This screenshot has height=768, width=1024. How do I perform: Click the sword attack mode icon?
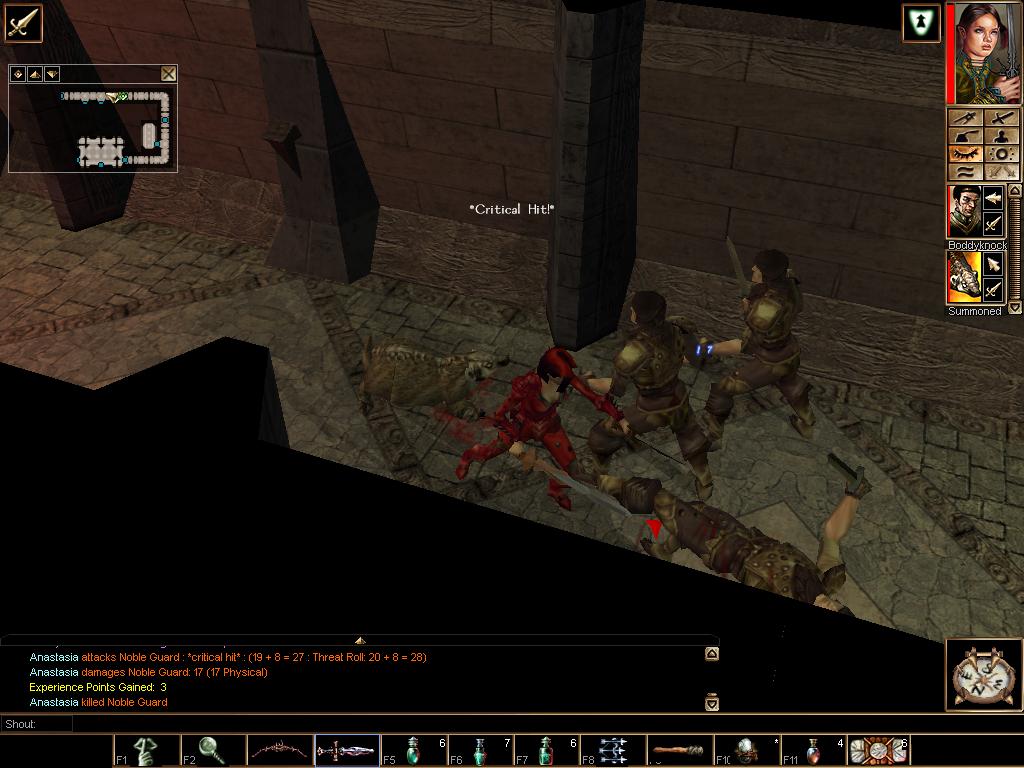click(22, 22)
